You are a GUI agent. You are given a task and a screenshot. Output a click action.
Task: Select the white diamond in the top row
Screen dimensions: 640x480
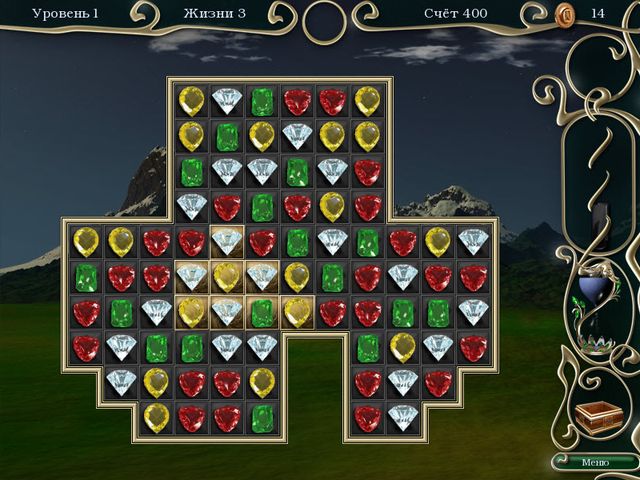point(227,100)
